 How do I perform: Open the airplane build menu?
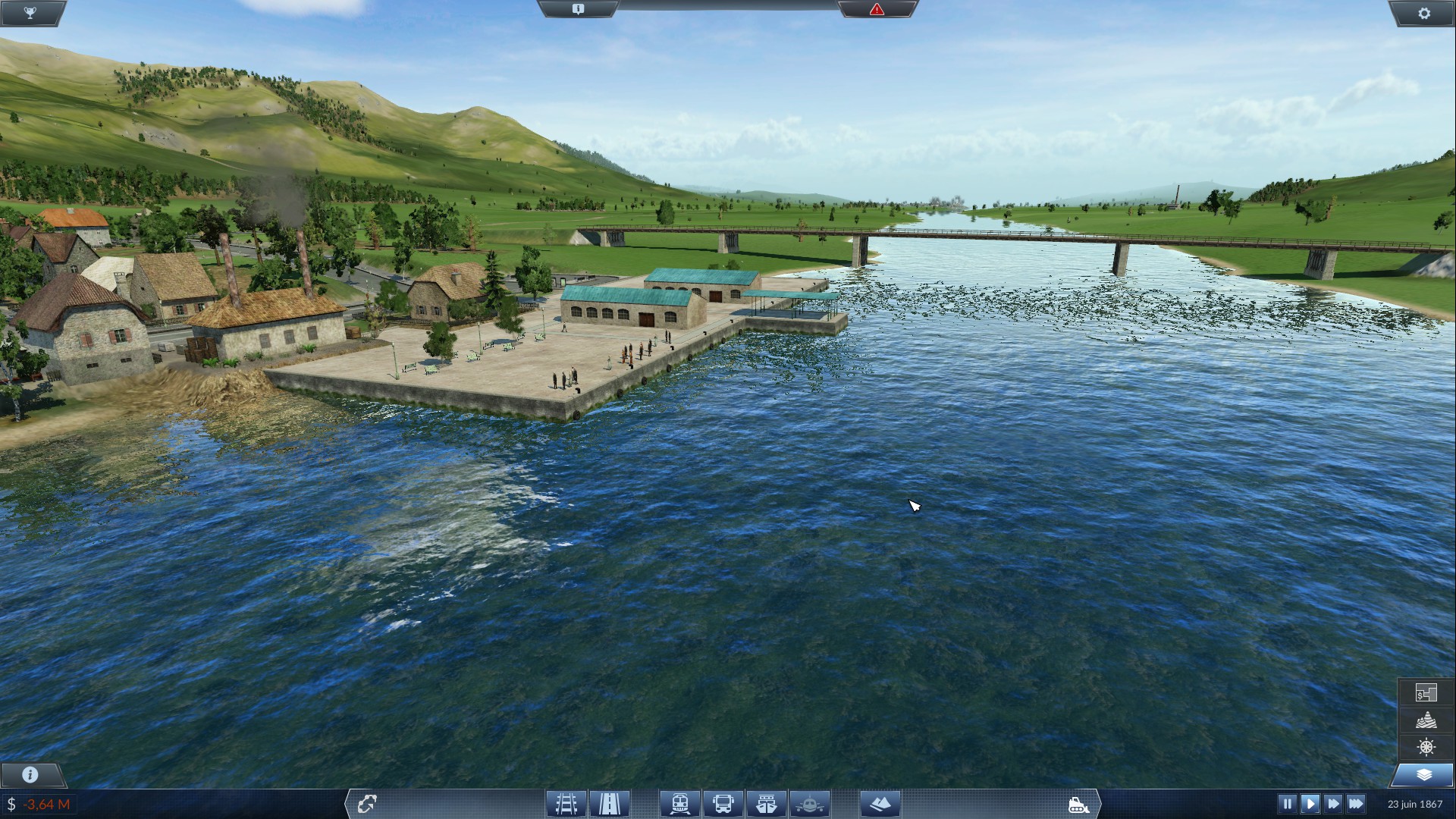point(810,803)
